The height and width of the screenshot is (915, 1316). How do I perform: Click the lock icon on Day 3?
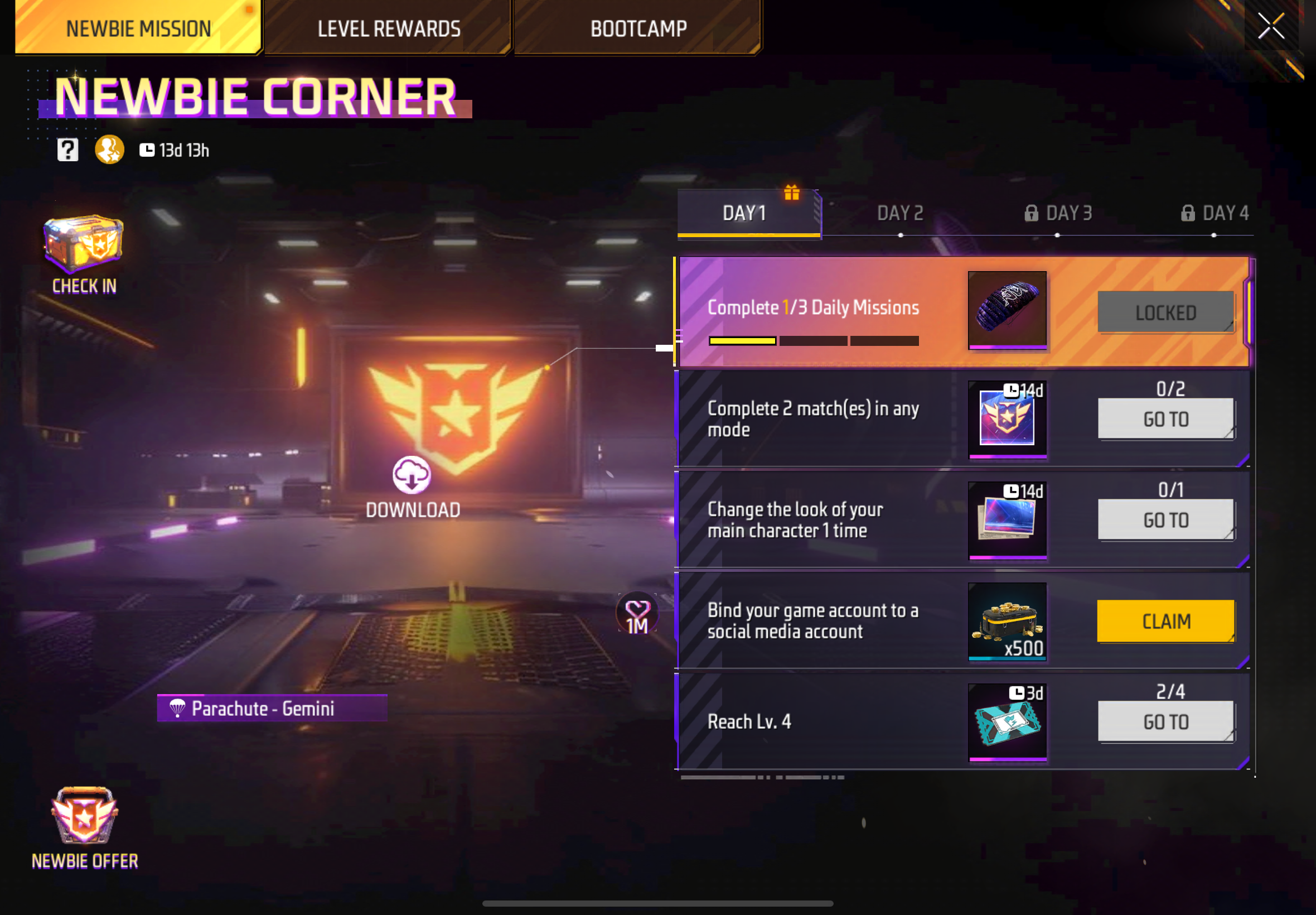[1032, 213]
